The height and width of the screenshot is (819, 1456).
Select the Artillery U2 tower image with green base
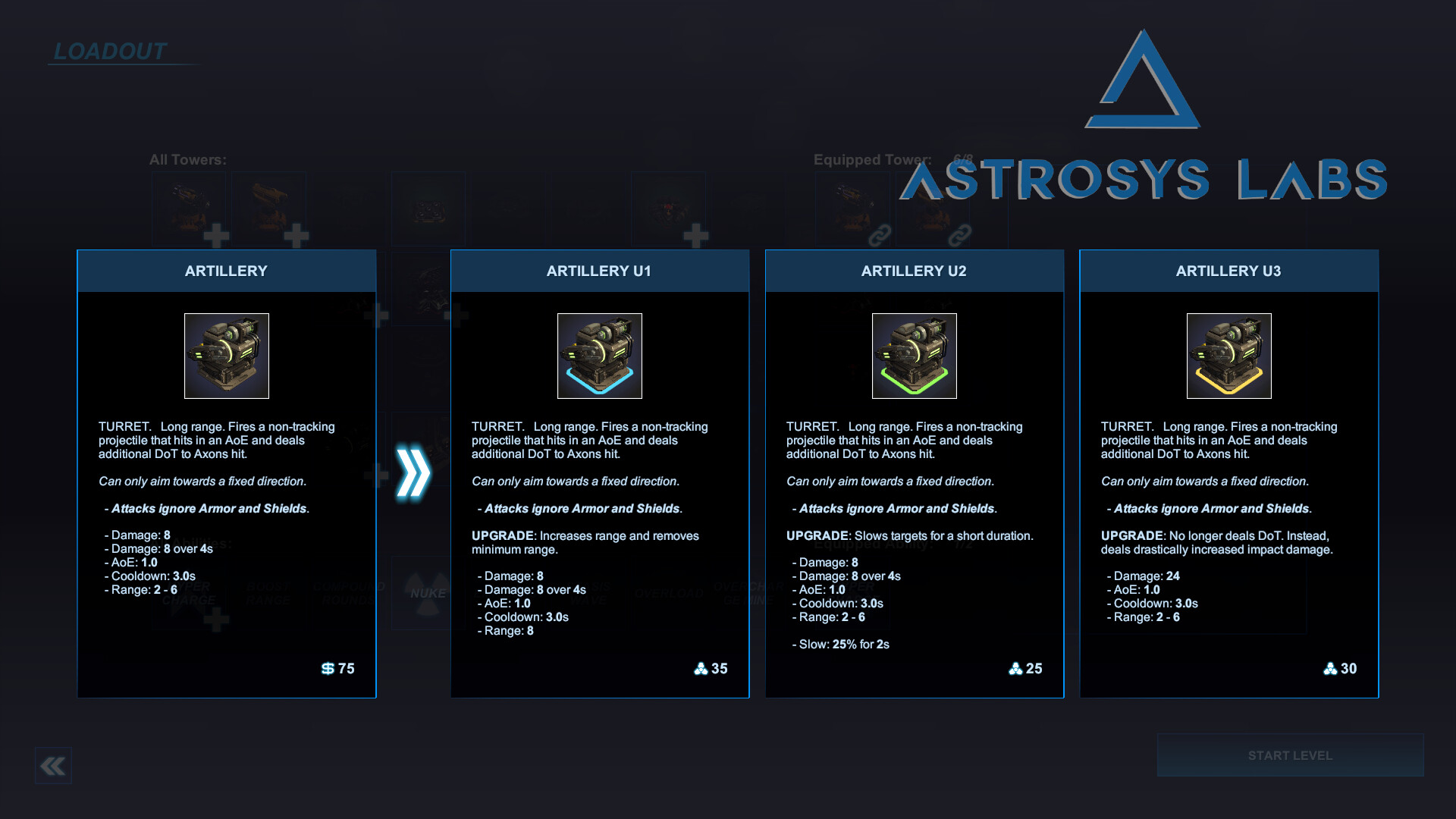point(914,356)
